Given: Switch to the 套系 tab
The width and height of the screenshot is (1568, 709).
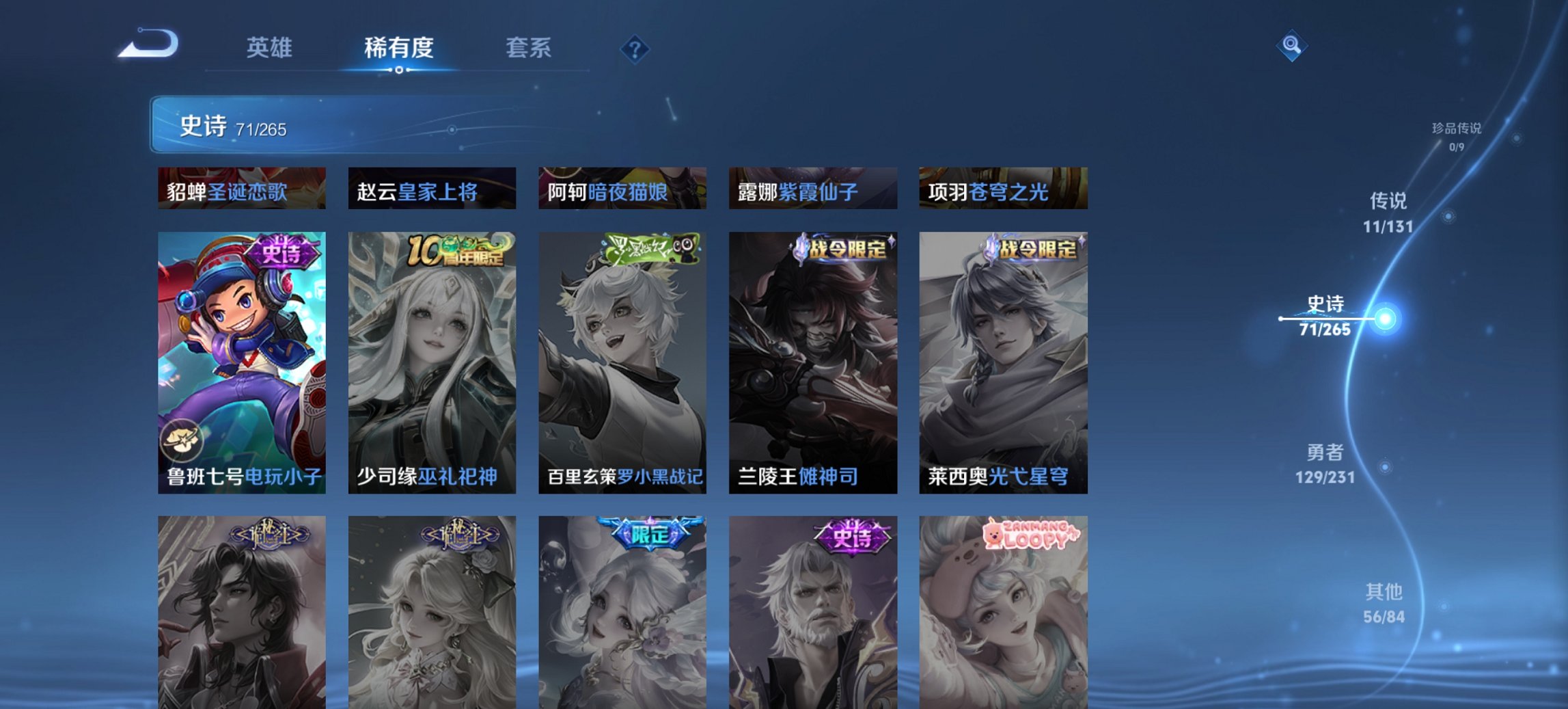Looking at the screenshot, I should (529, 49).
